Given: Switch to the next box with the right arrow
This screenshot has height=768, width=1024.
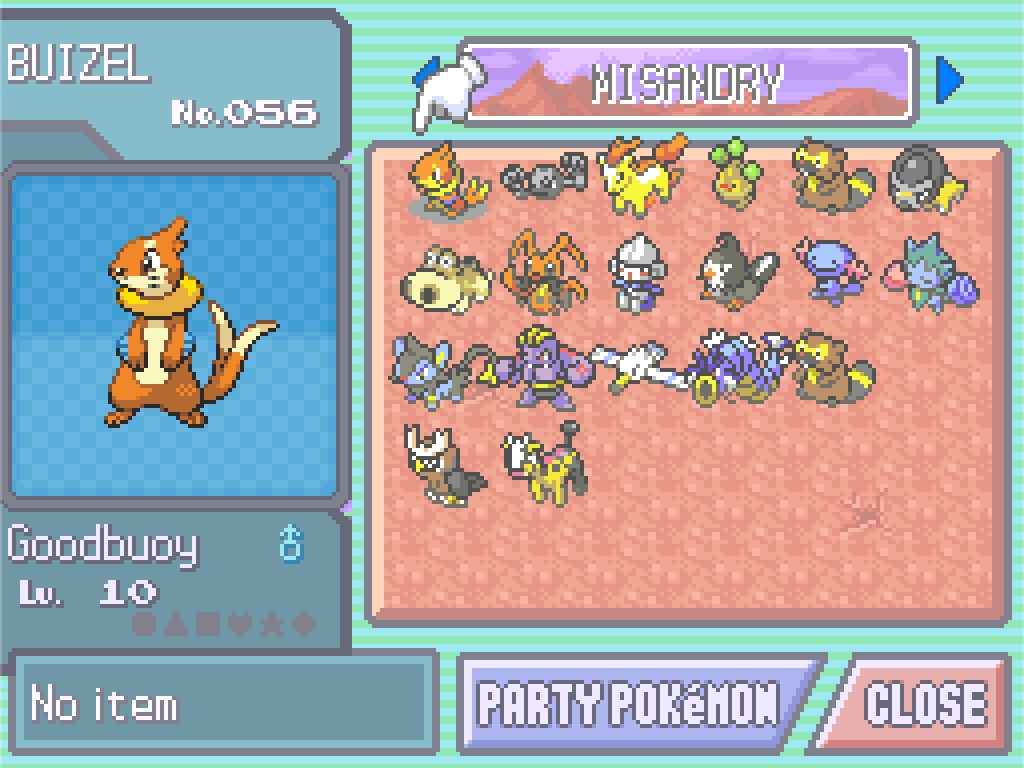Looking at the screenshot, I should (x=949, y=81).
